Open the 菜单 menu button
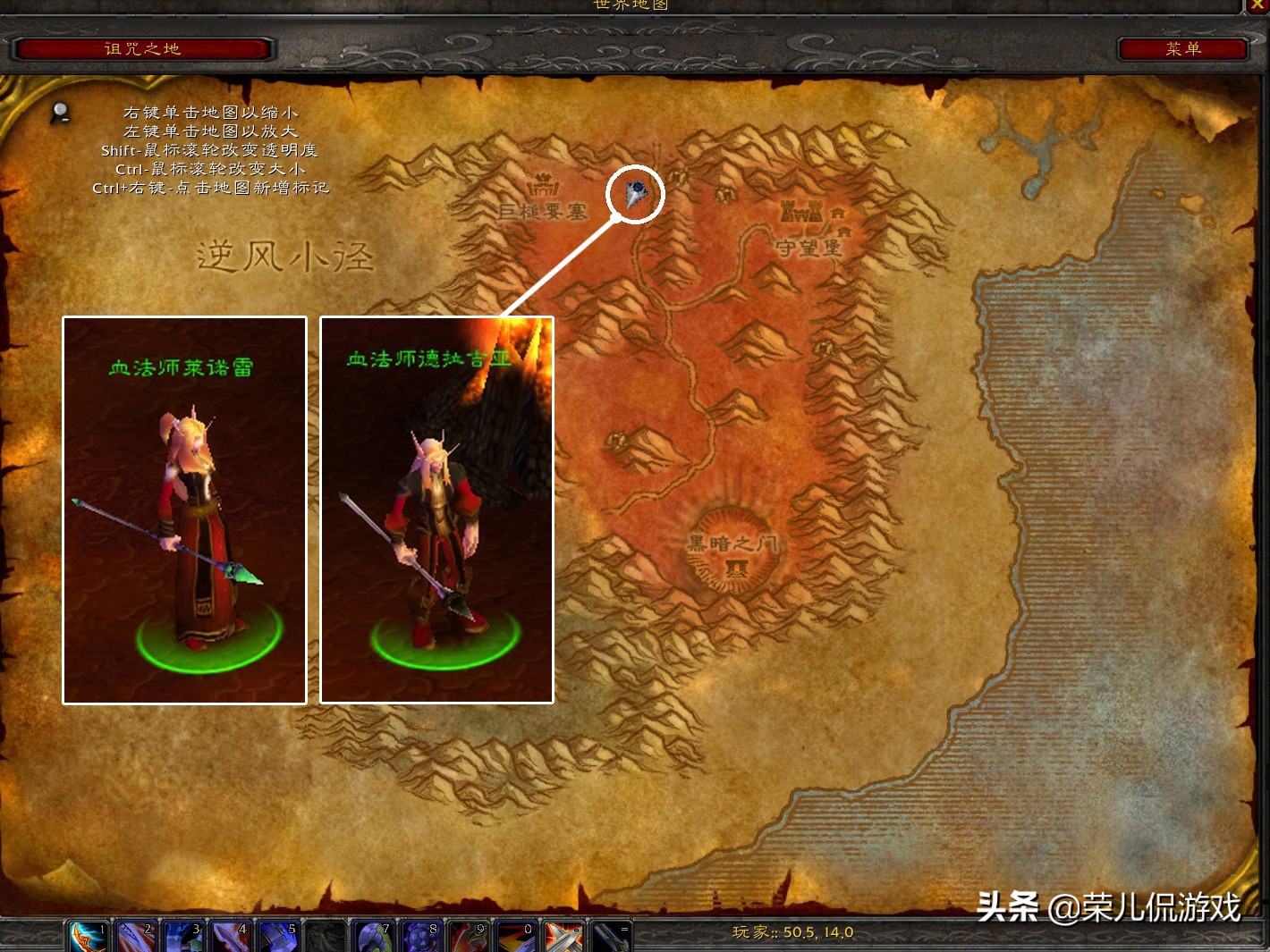This screenshot has width=1270, height=952. click(1182, 49)
